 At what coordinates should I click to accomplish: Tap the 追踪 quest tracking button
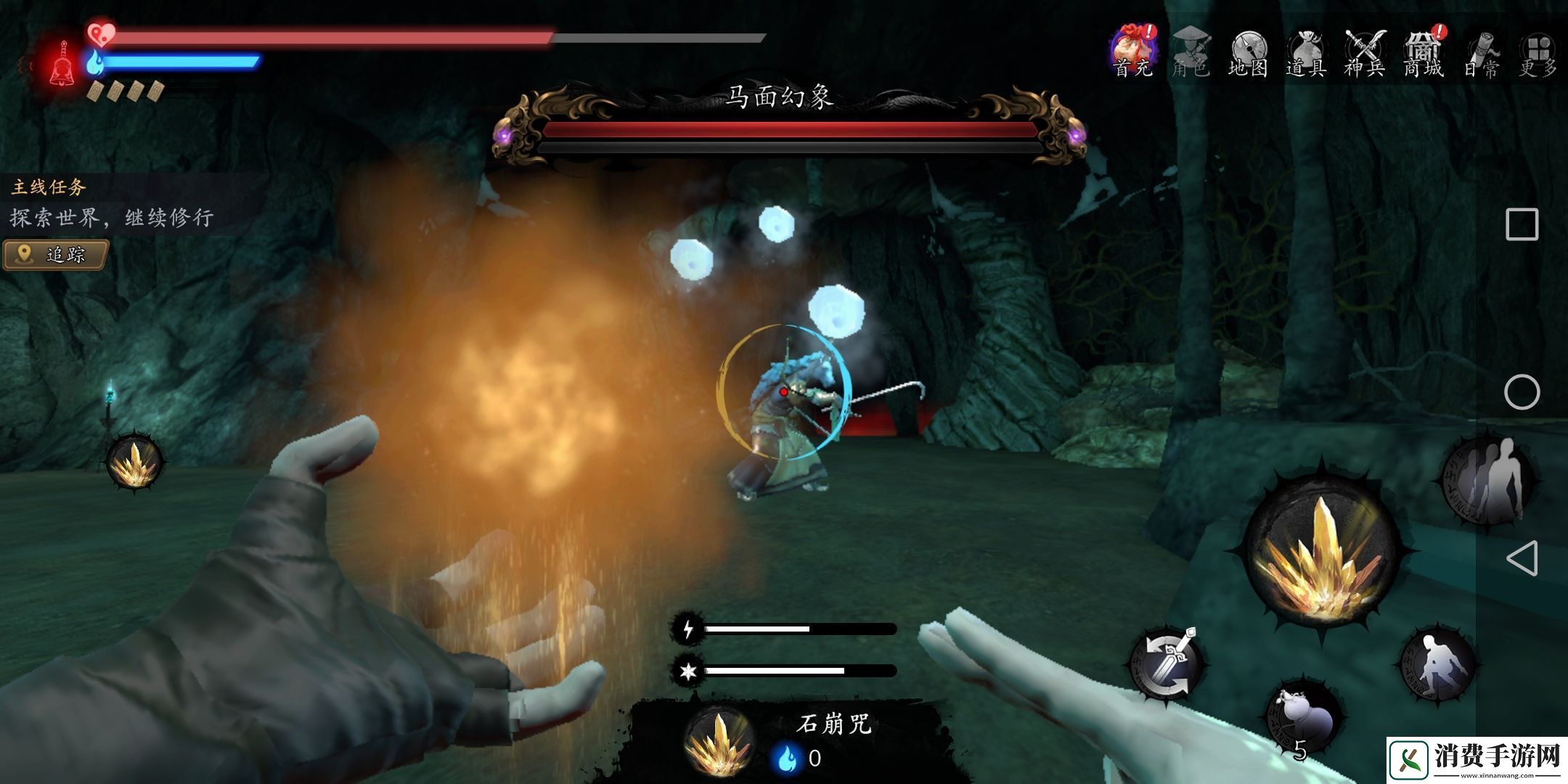pos(56,255)
